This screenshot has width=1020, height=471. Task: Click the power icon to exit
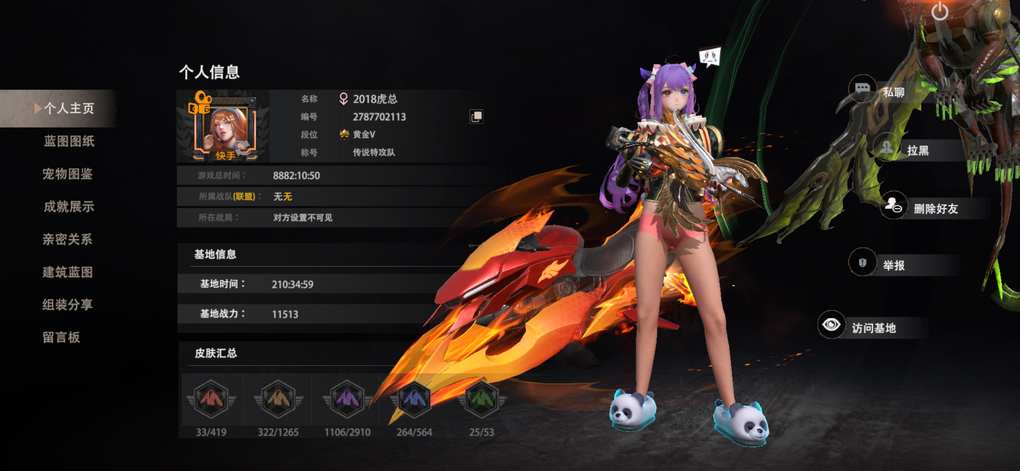click(x=939, y=12)
